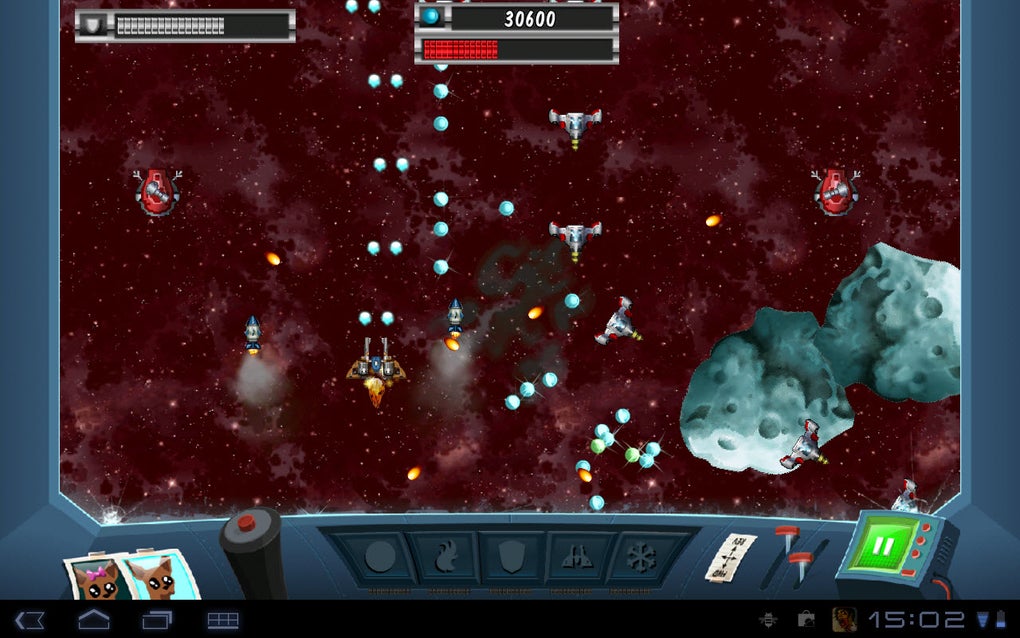Open the Android recent apps view
This screenshot has height=638, width=1020.
pos(157,620)
